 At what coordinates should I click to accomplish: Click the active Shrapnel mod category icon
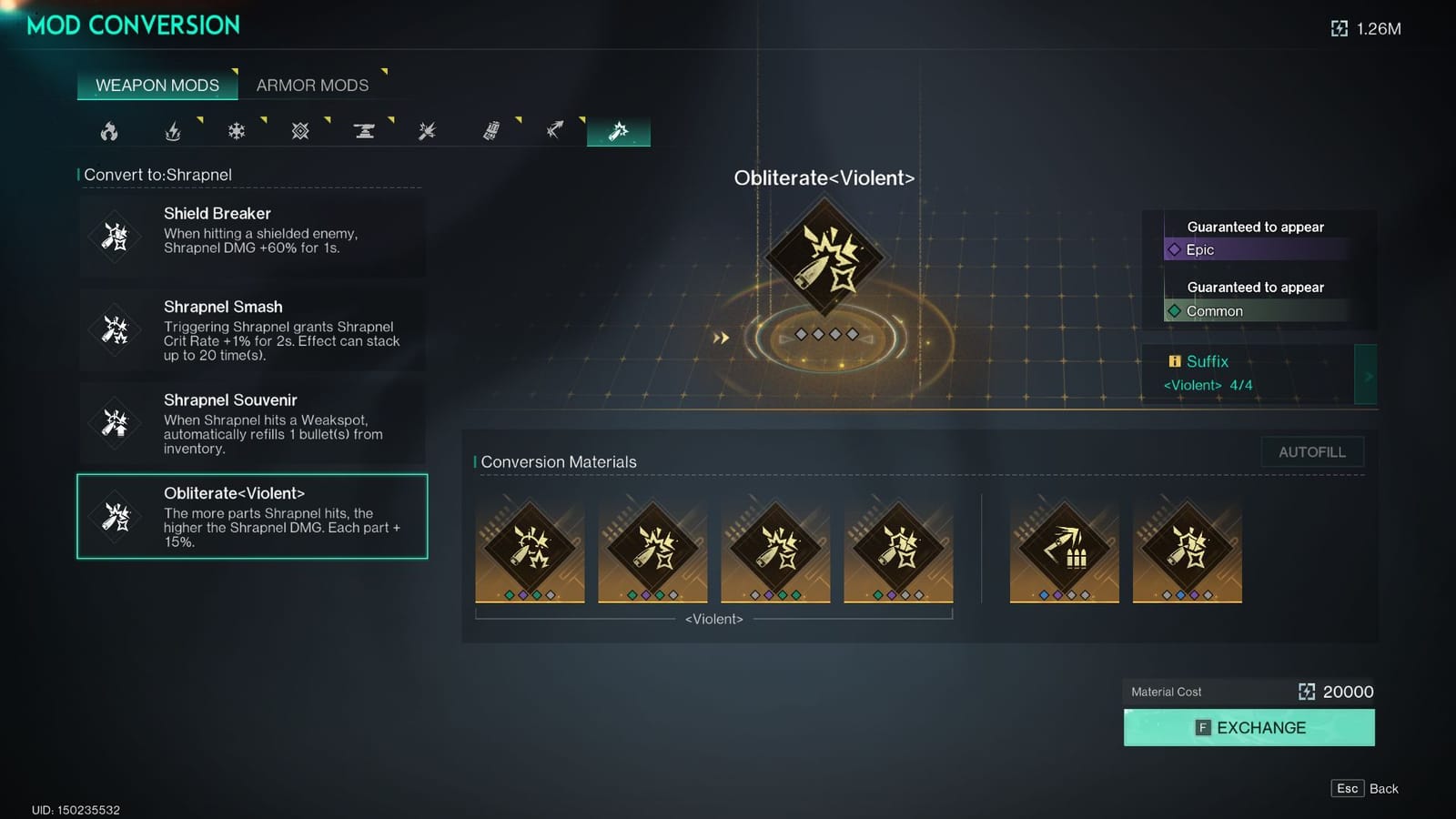[x=619, y=130]
